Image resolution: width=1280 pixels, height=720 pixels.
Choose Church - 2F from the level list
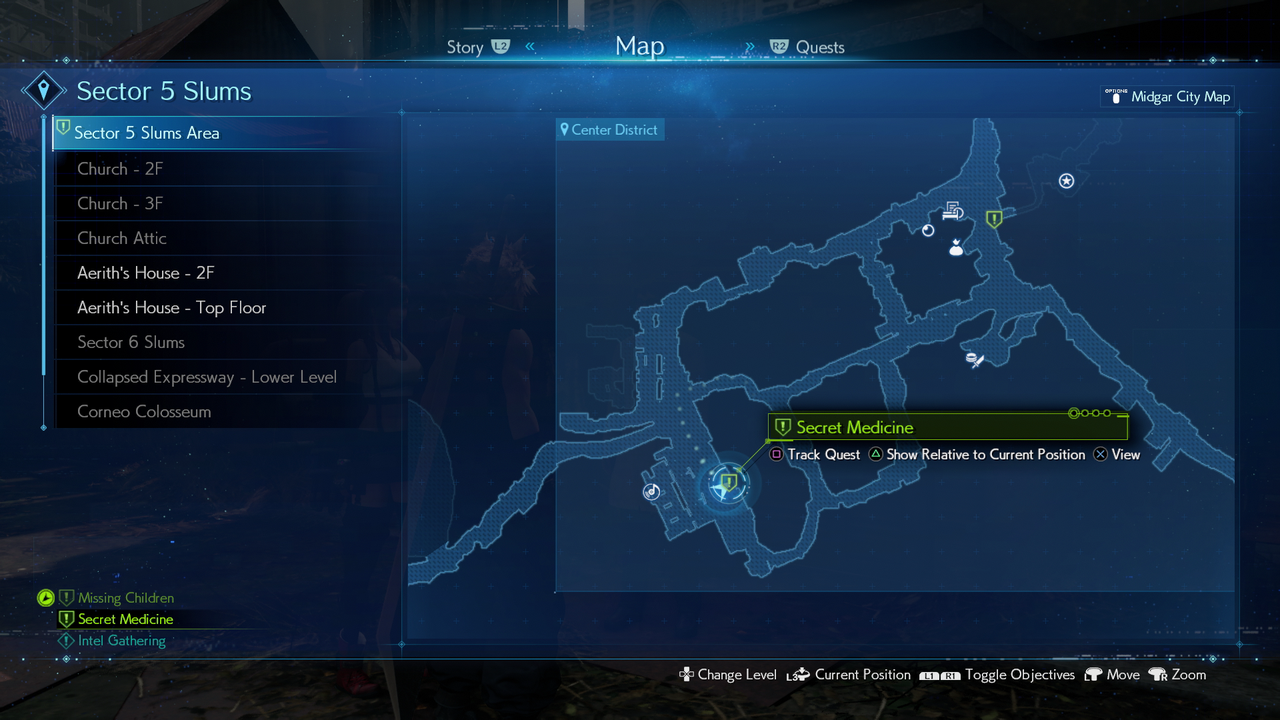pos(120,169)
